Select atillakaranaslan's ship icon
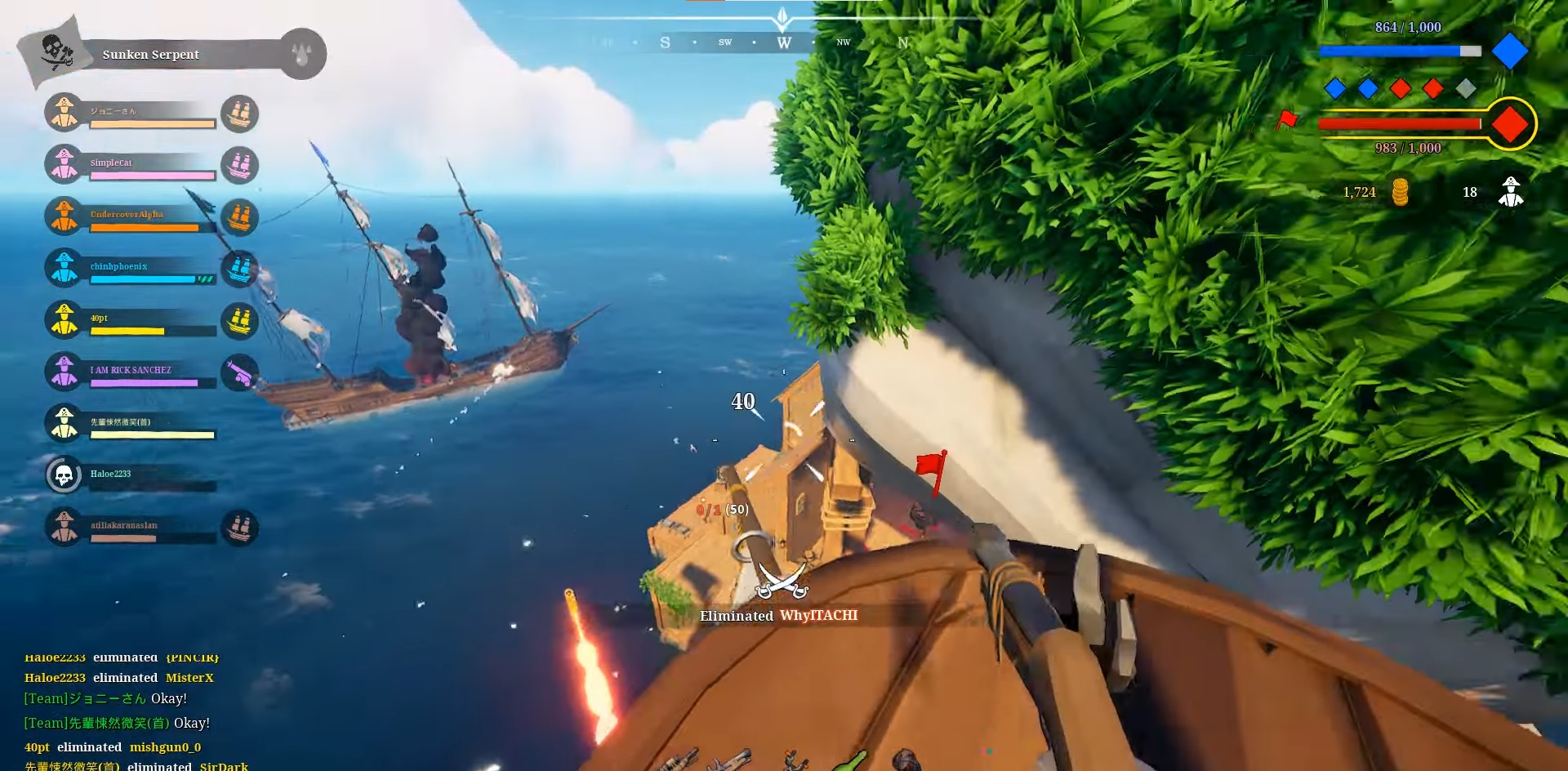Image resolution: width=1568 pixels, height=771 pixels. coord(239,527)
